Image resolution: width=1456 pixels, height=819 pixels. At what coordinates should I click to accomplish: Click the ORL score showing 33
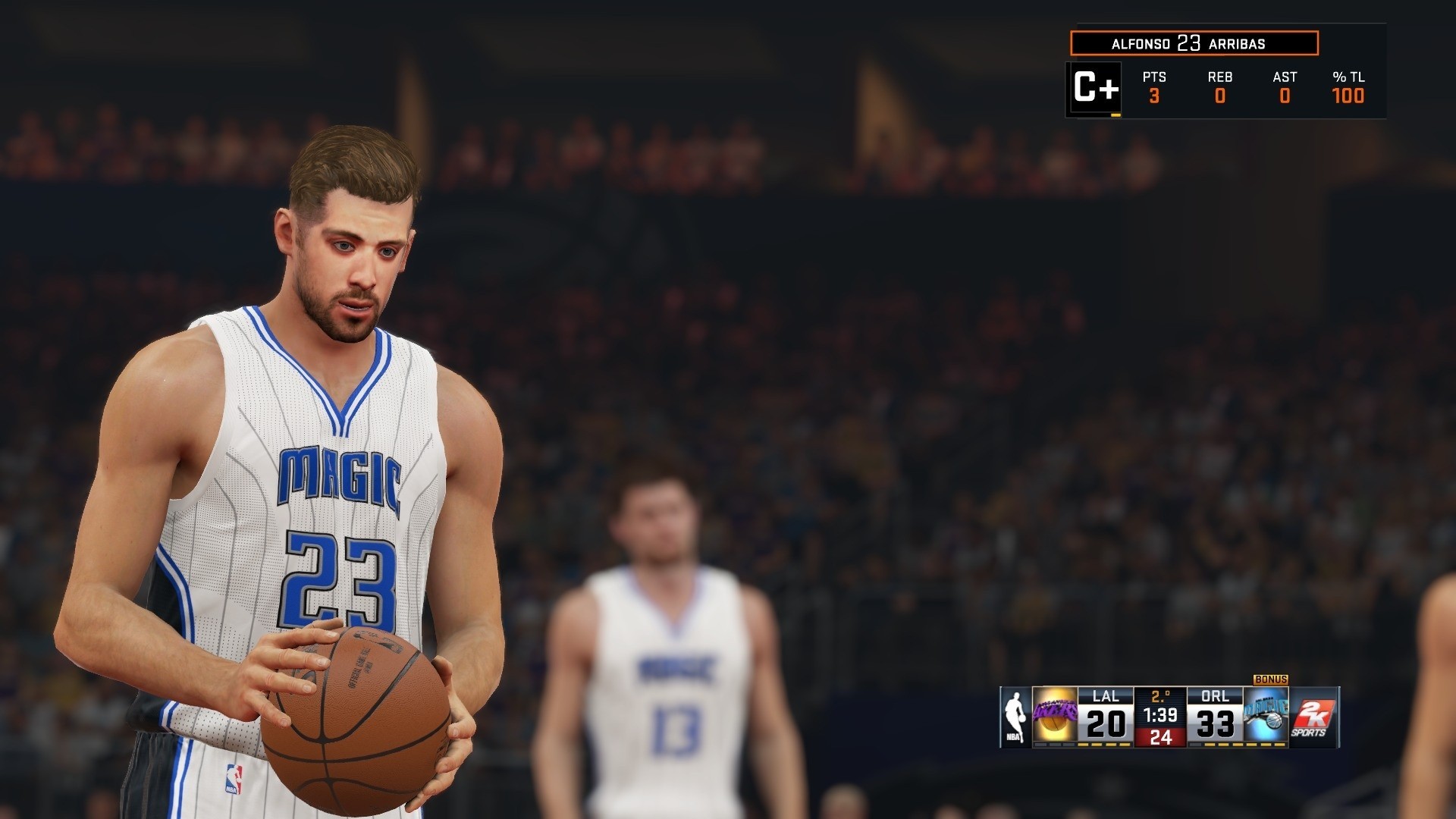pos(1215,724)
